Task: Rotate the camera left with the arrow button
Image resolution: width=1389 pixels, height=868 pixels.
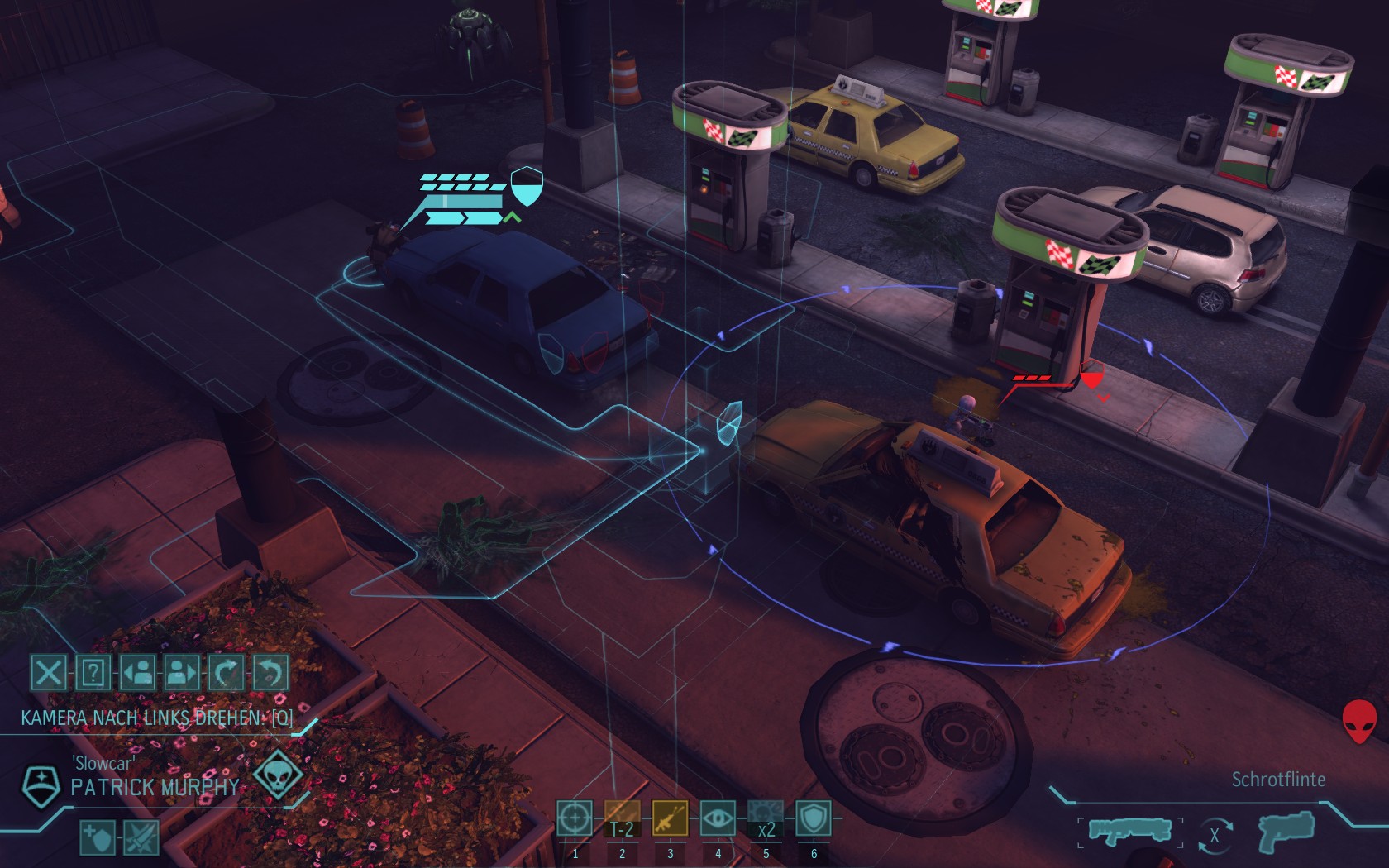Action: (226, 673)
